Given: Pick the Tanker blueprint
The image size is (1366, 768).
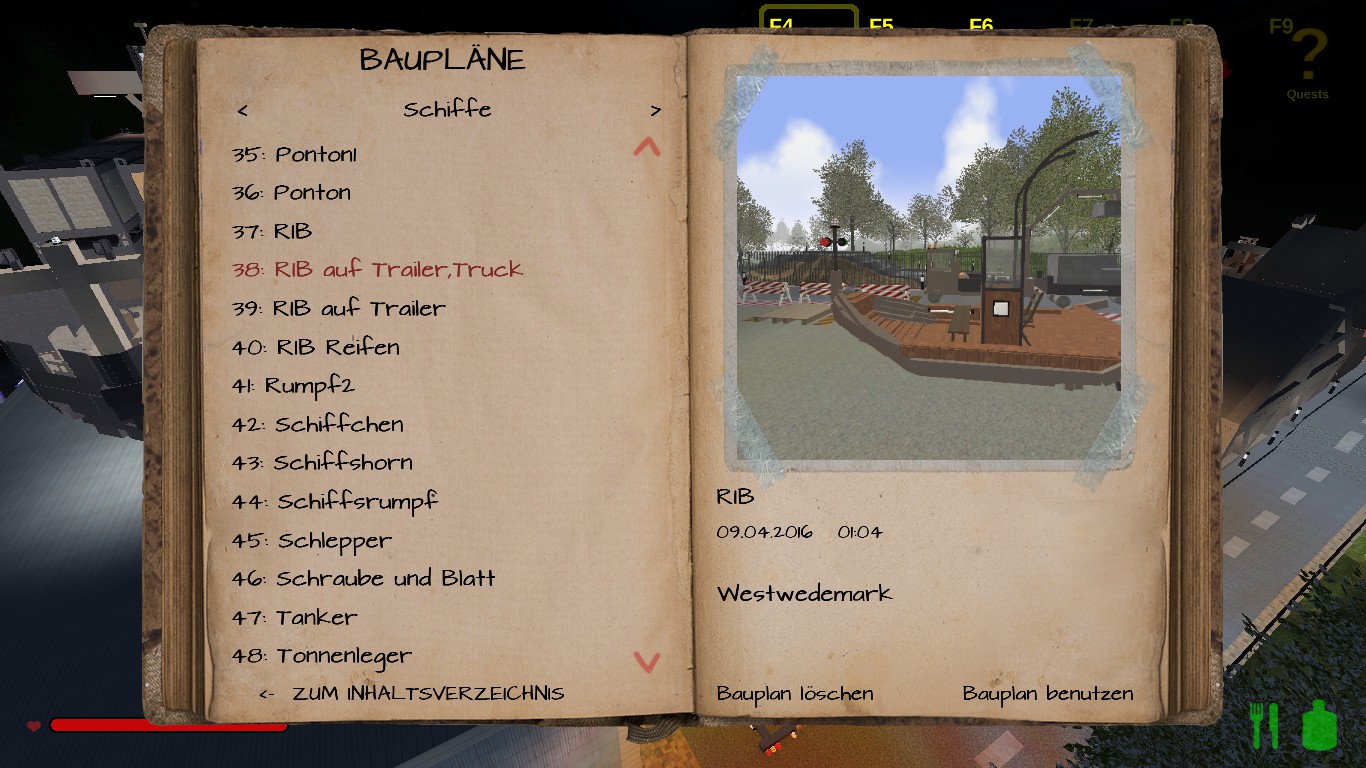Looking at the screenshot, I should 294,617.
